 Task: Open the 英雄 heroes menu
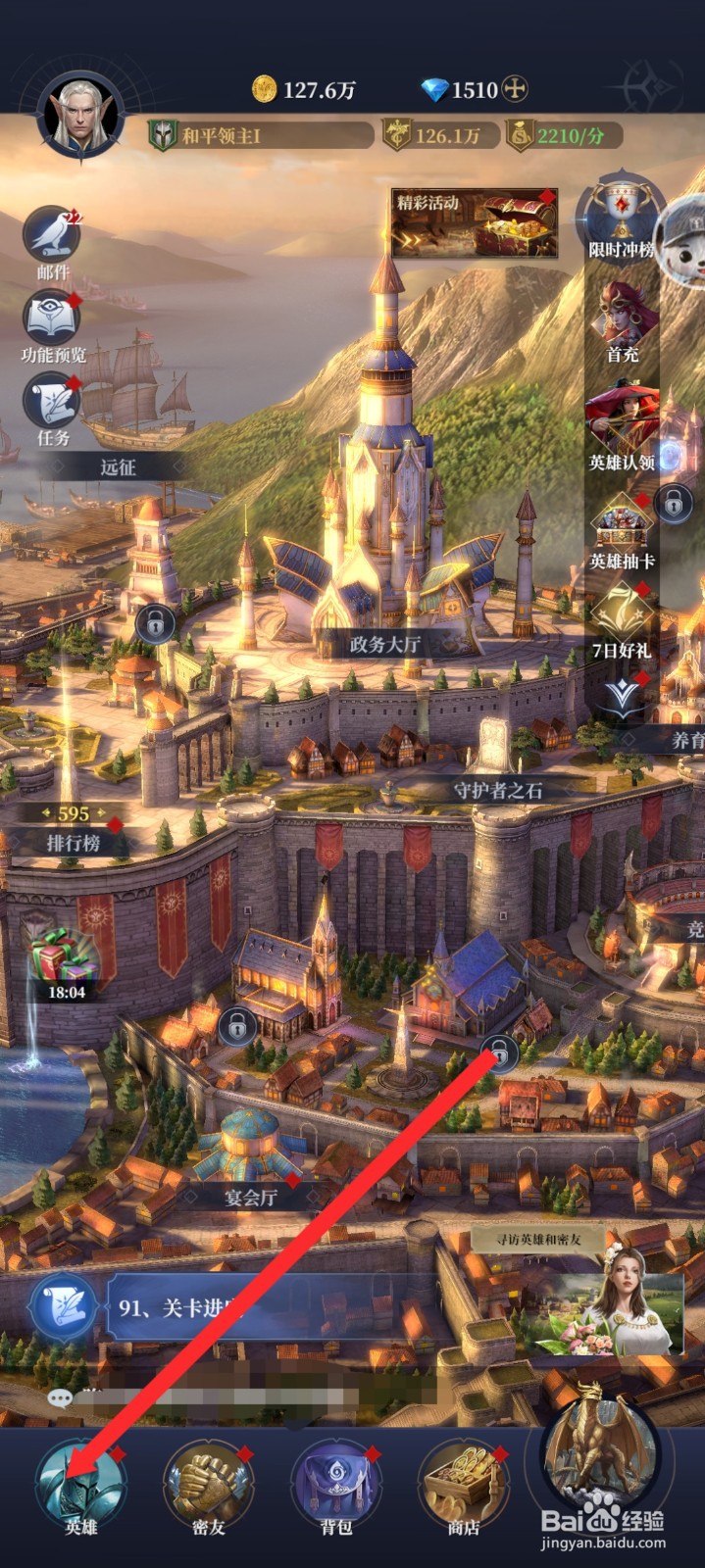80,1487
